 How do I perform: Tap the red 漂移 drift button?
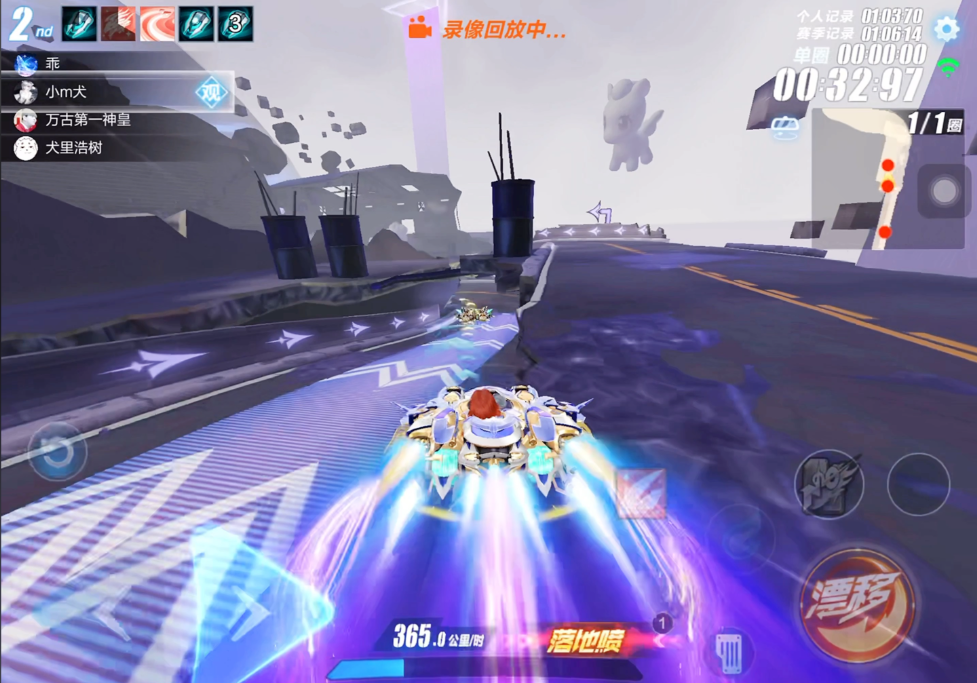pos(857,604)
